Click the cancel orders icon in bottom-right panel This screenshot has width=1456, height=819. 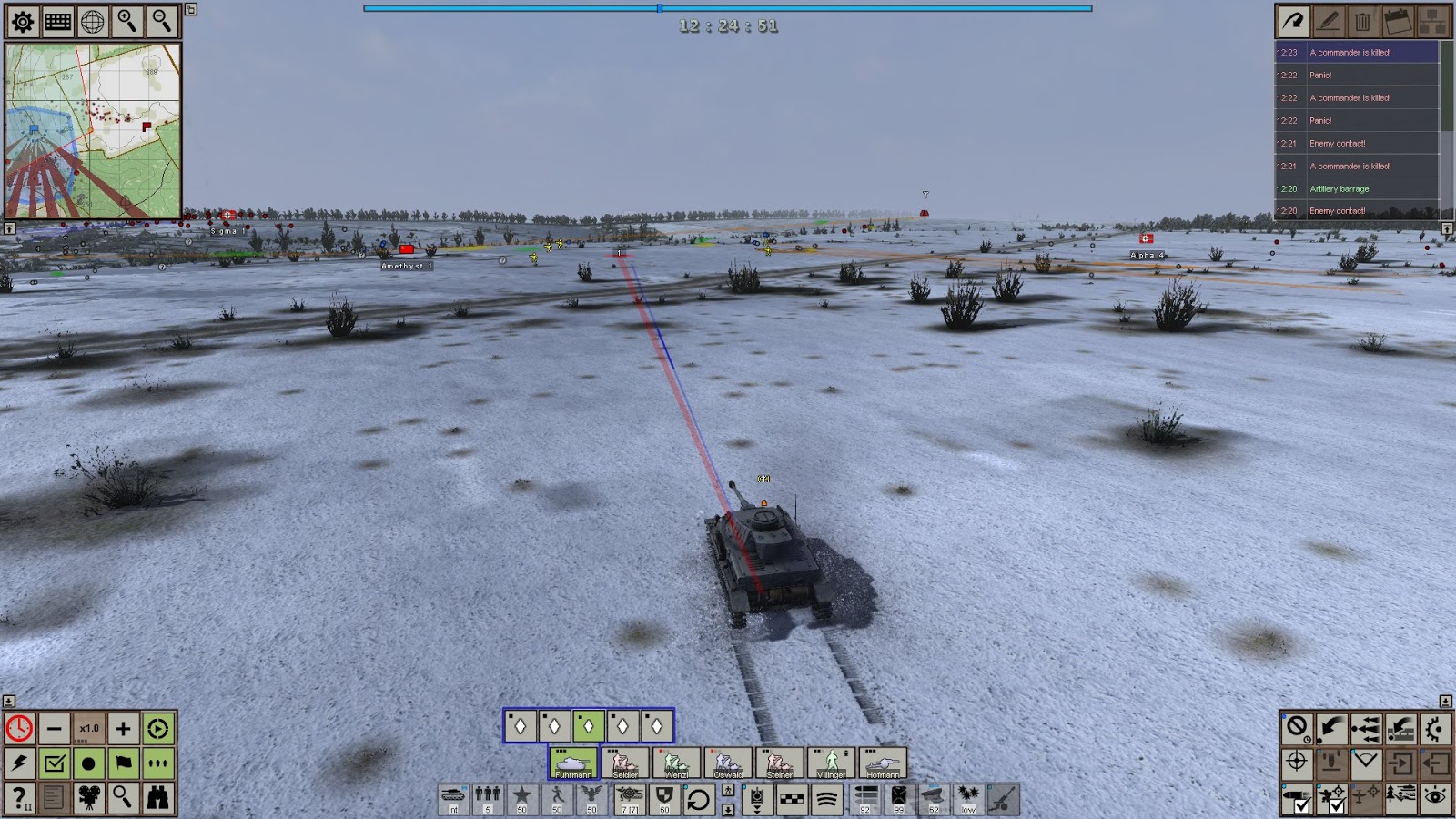1296,728
